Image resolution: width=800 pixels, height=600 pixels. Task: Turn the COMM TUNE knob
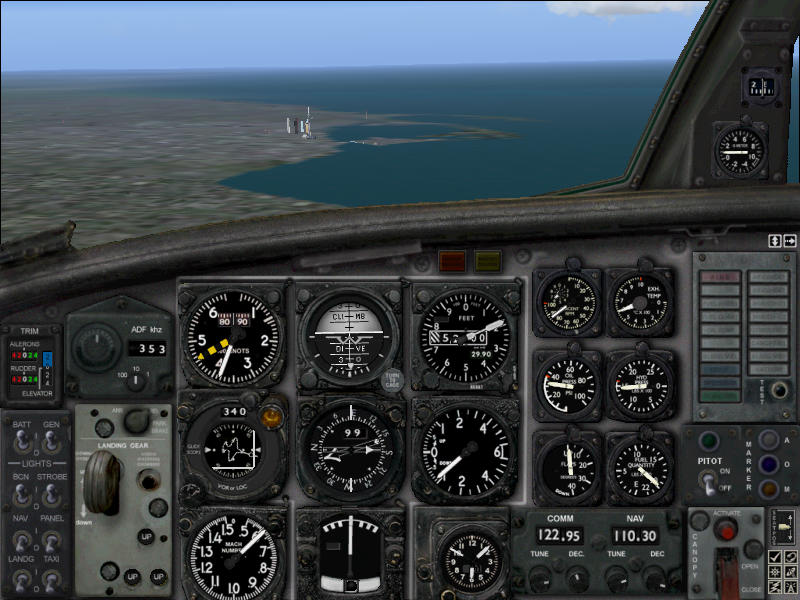pyautogui.click(x=540, y=579)
